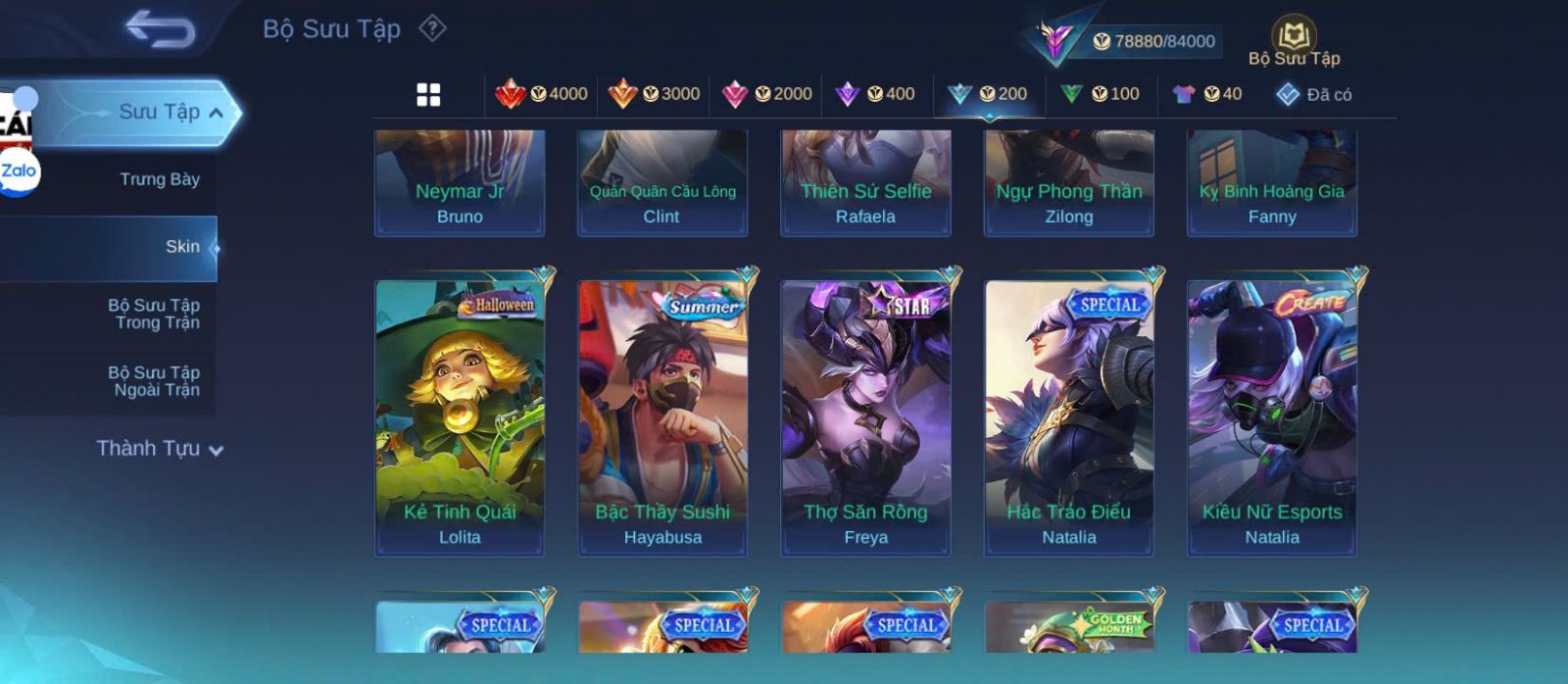The width and height of the screenshot is (1568, 684).
Task: Switch to the 2000 point tier tab
Action: 766,94
